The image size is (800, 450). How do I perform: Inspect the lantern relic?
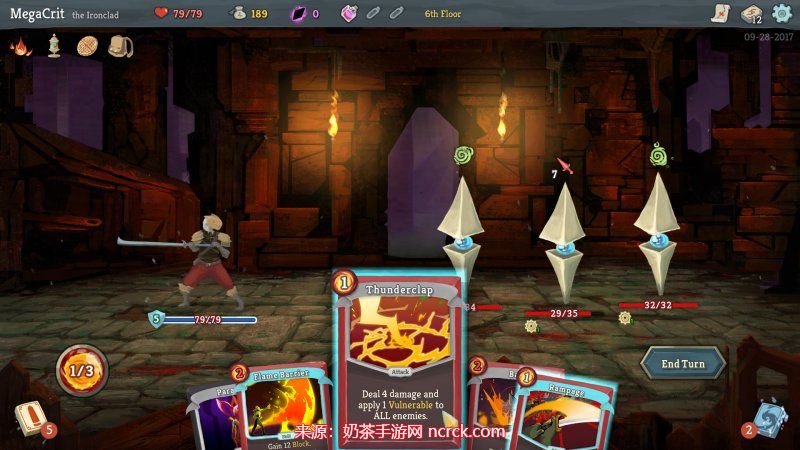[x=54, y=46]
